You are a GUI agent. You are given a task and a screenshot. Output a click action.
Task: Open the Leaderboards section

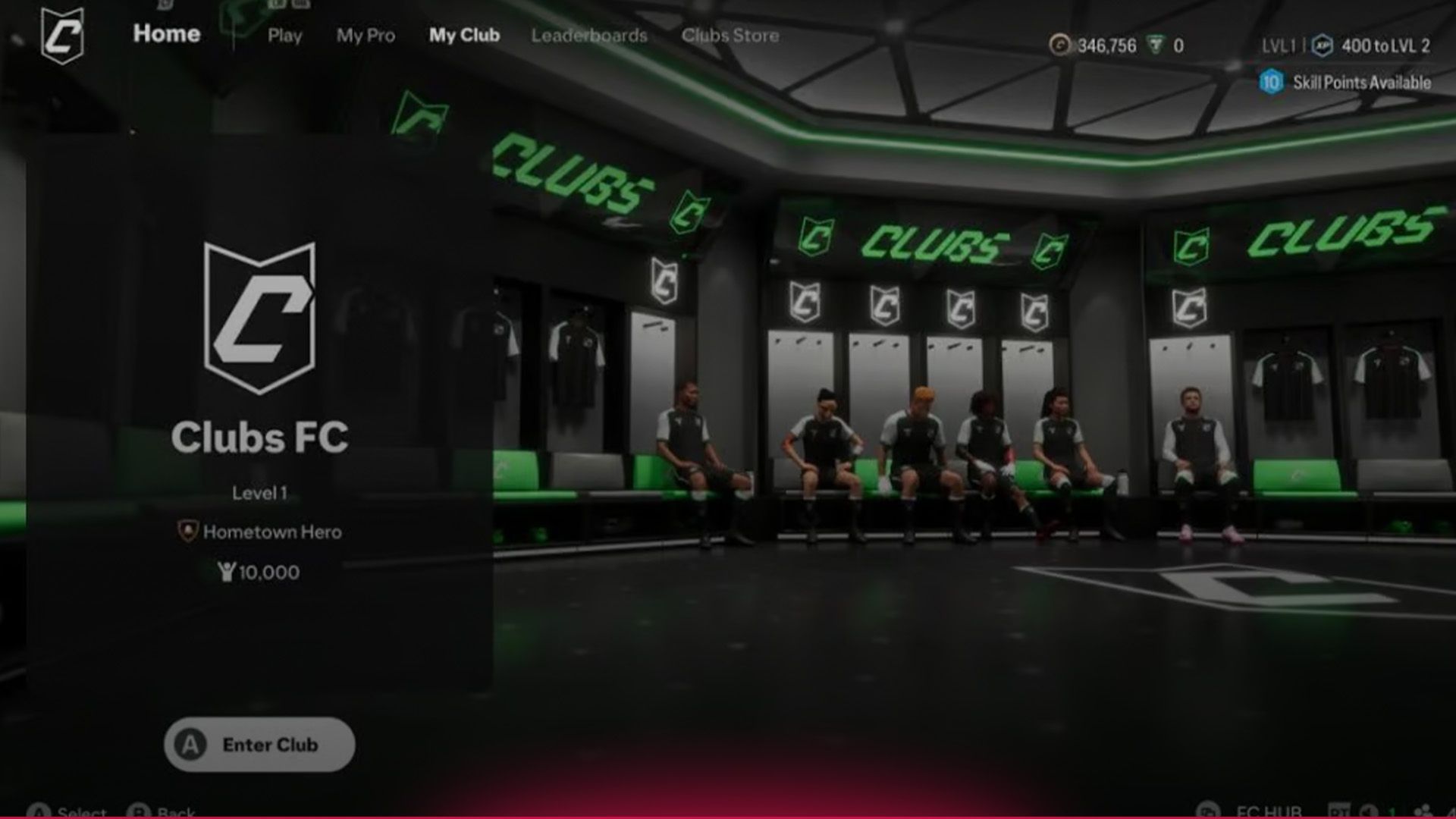pos(589,35)
